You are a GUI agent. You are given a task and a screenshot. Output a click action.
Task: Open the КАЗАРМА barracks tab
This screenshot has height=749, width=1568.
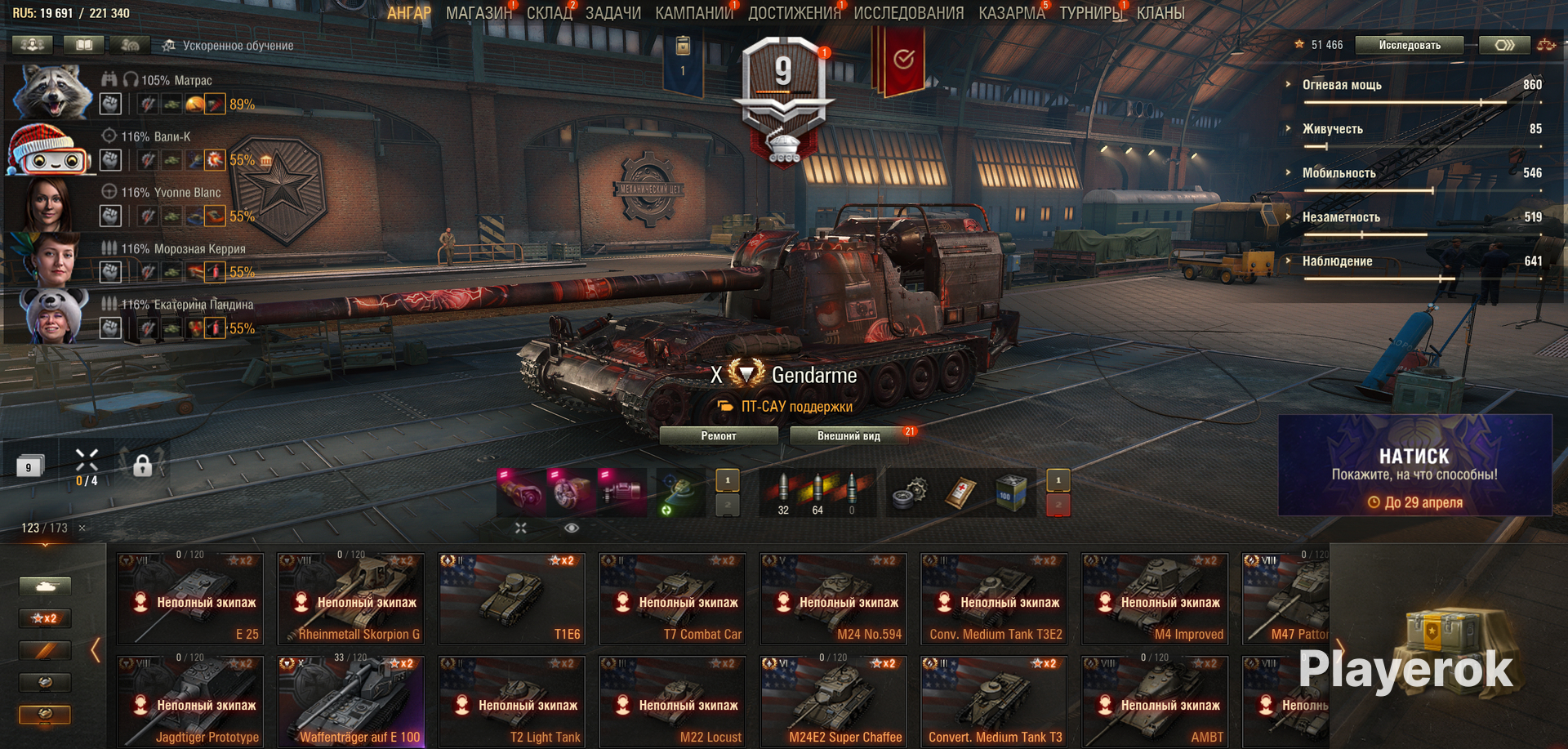[1011, 13]
